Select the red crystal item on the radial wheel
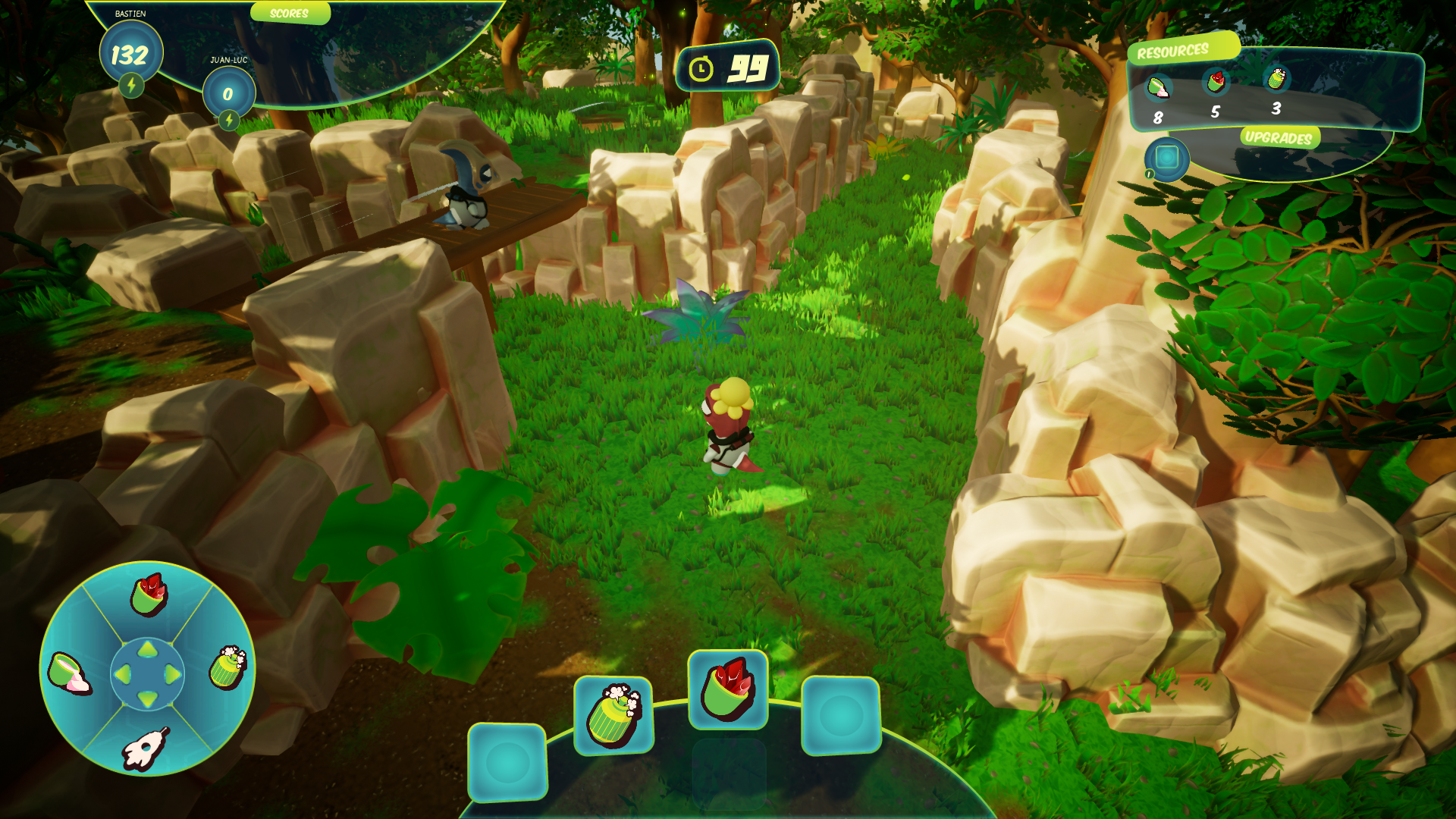This screenshot has height=819, width=1456. (149, 595)
